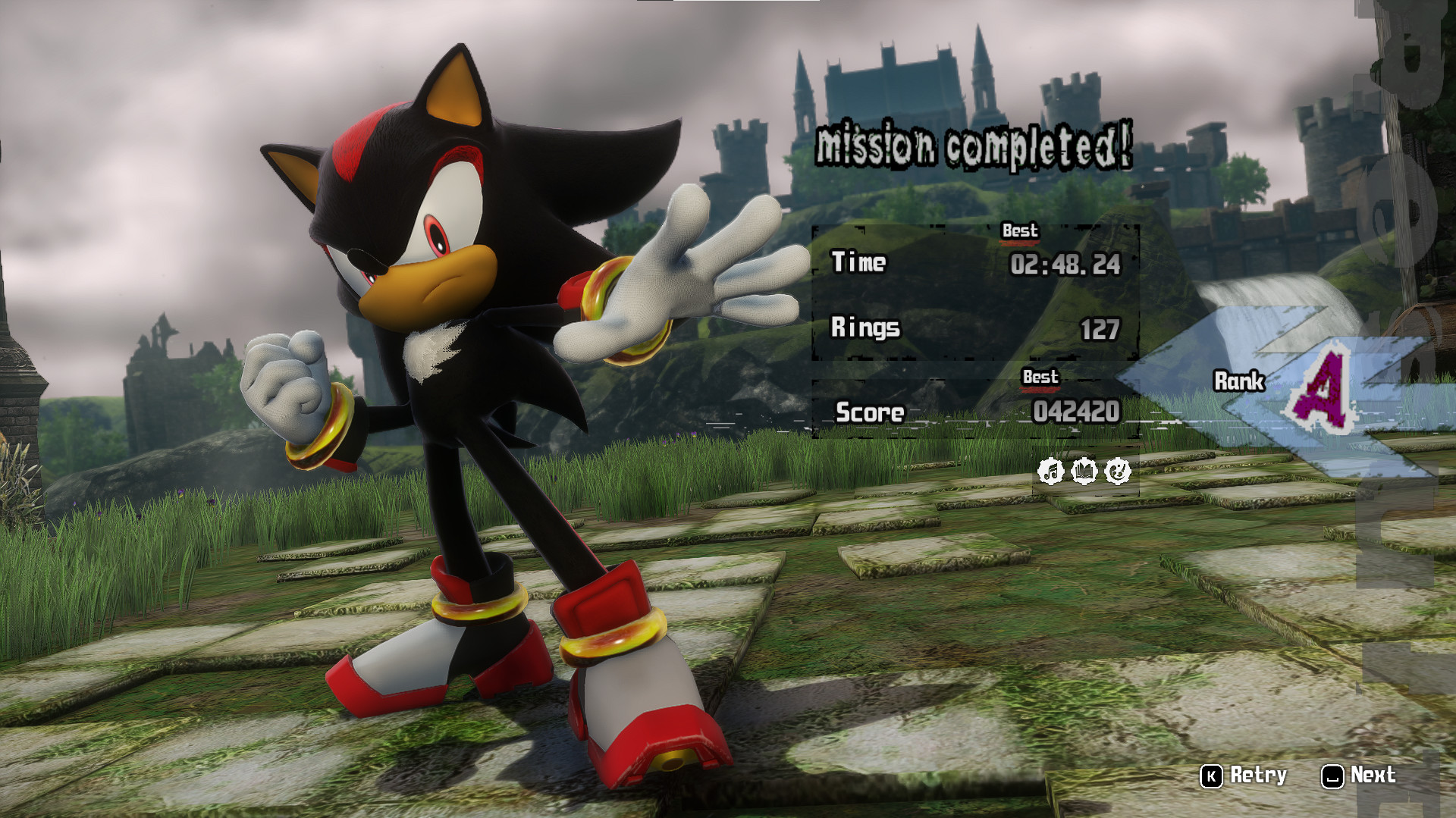Click the art brush reward gear icon

(1118, 472)
